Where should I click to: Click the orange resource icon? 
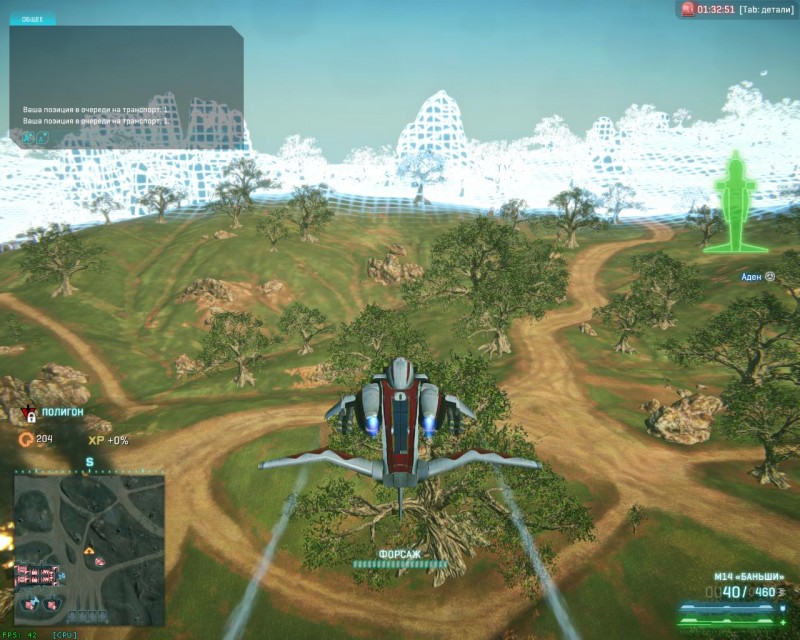25,439
